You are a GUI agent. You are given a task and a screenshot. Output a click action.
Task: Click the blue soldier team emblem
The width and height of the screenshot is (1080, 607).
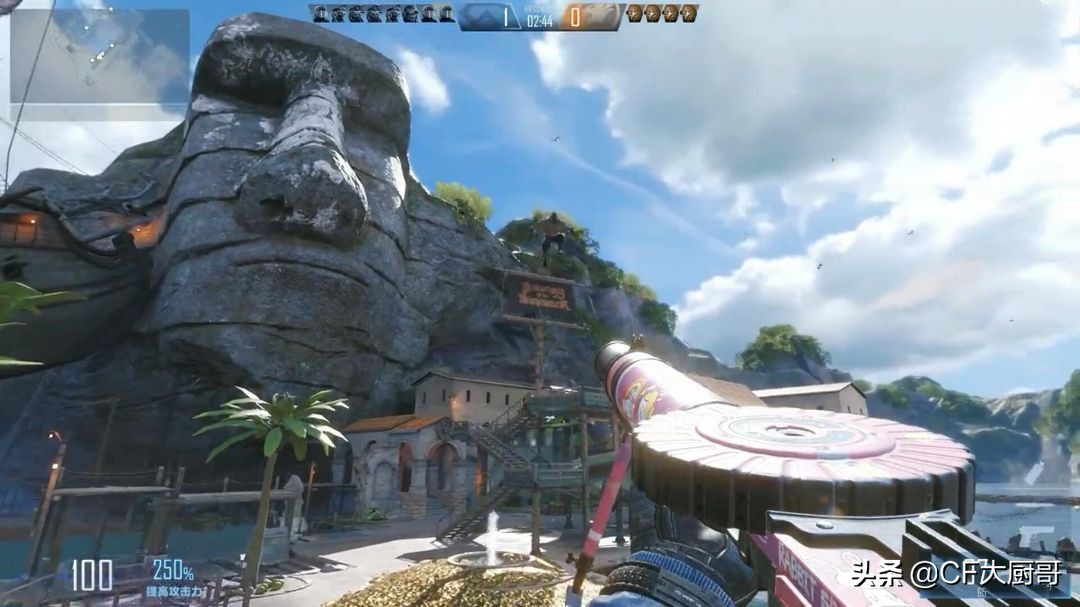click(482, 16)
